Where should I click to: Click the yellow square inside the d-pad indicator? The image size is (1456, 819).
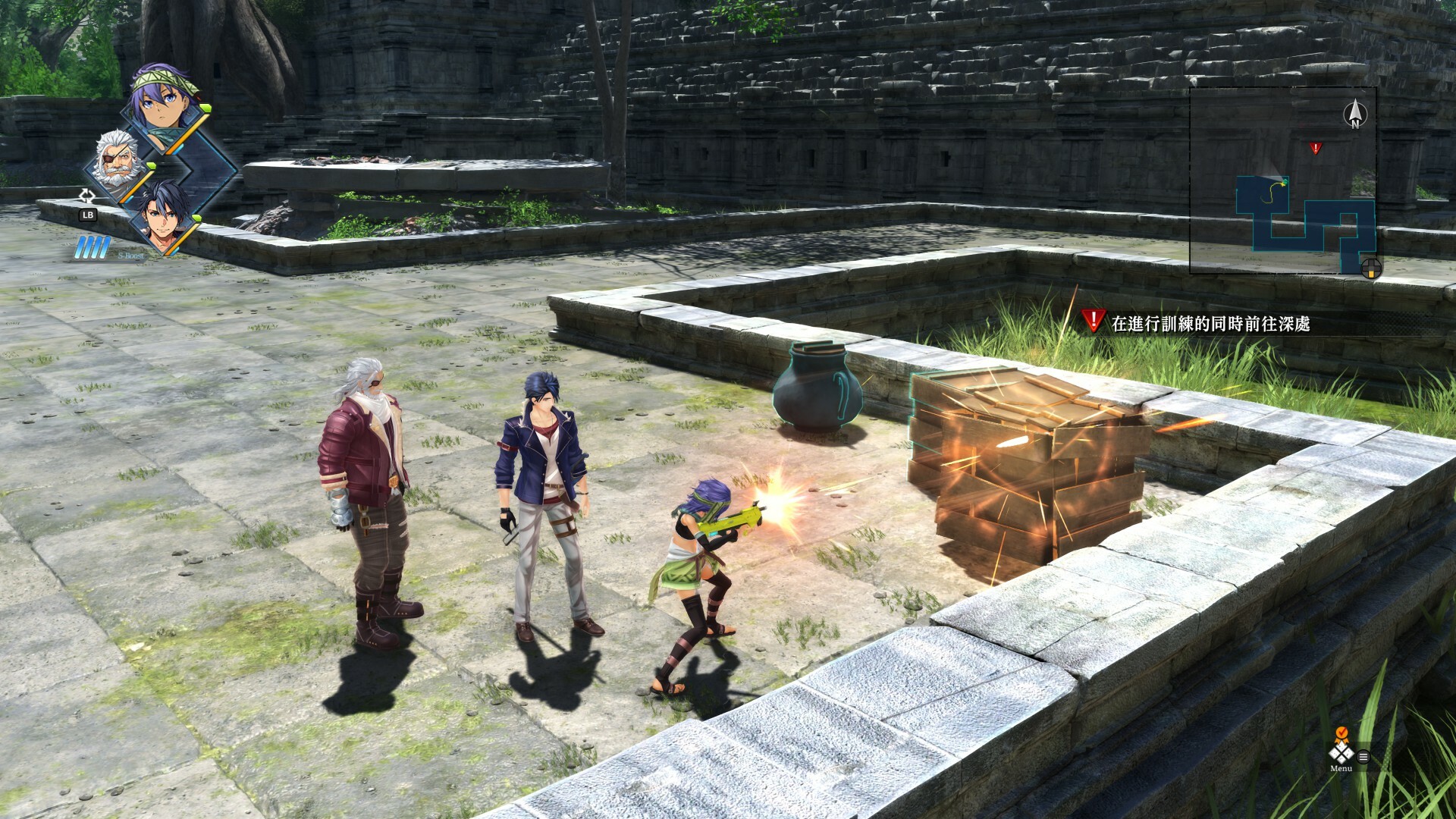[x=1371, y=273]
